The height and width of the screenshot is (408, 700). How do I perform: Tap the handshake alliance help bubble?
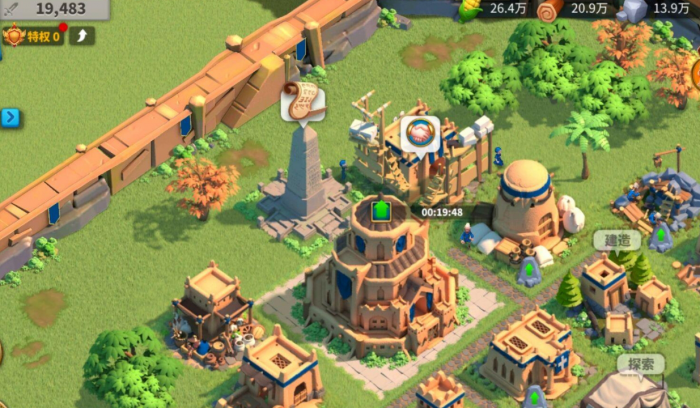pyautogui.click(x=420, y=134)
